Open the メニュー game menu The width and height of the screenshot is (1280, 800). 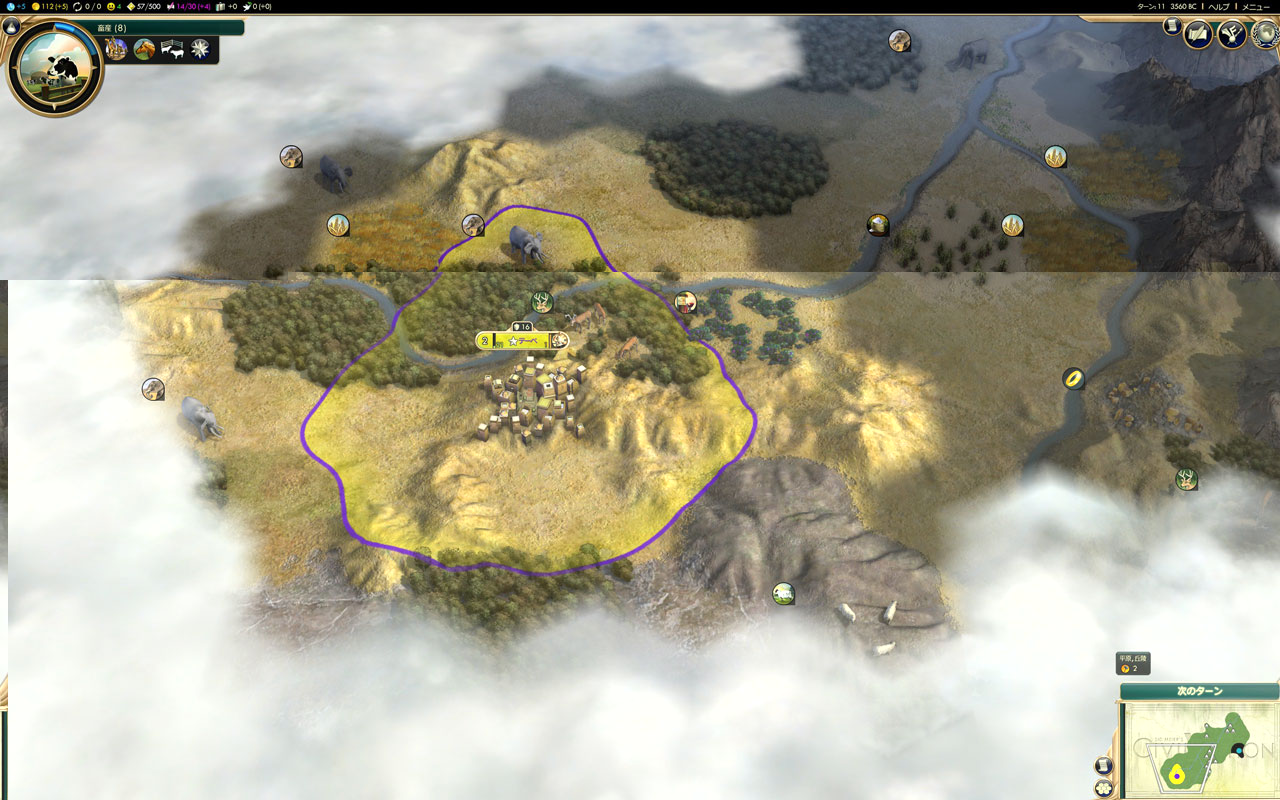point(1256,6)
